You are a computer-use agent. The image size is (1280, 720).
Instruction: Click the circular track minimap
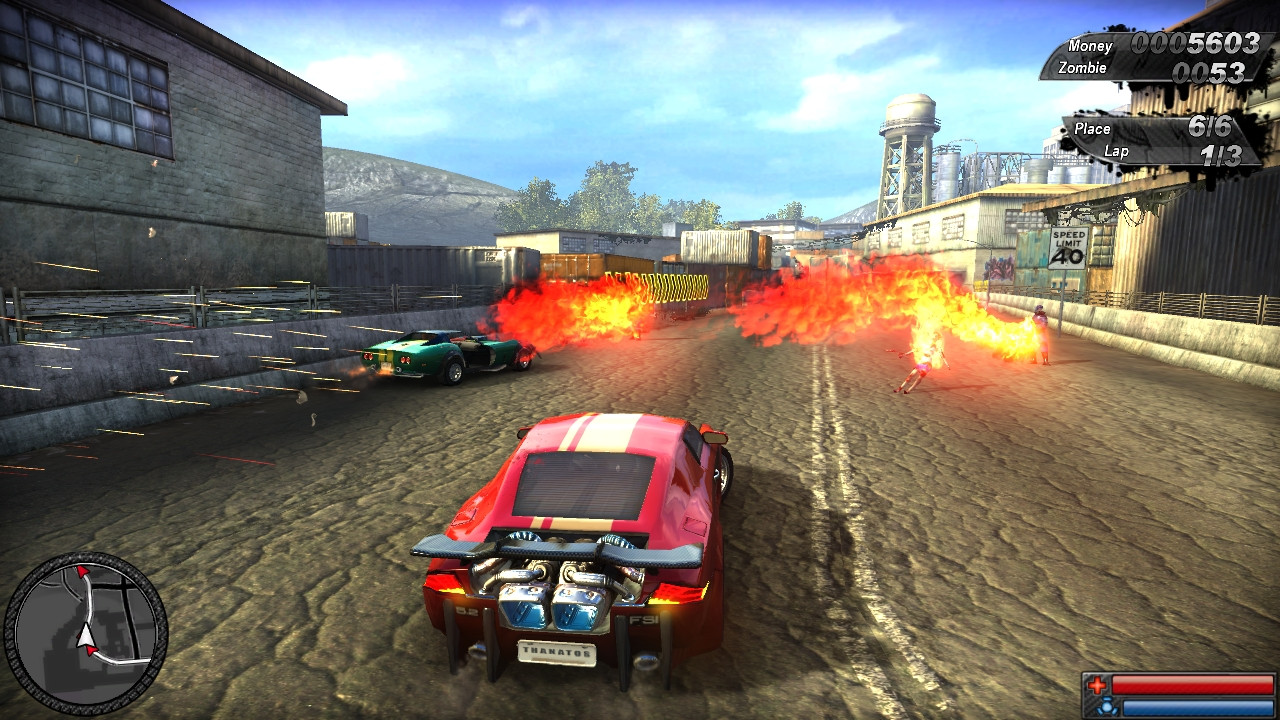(85, 631)
